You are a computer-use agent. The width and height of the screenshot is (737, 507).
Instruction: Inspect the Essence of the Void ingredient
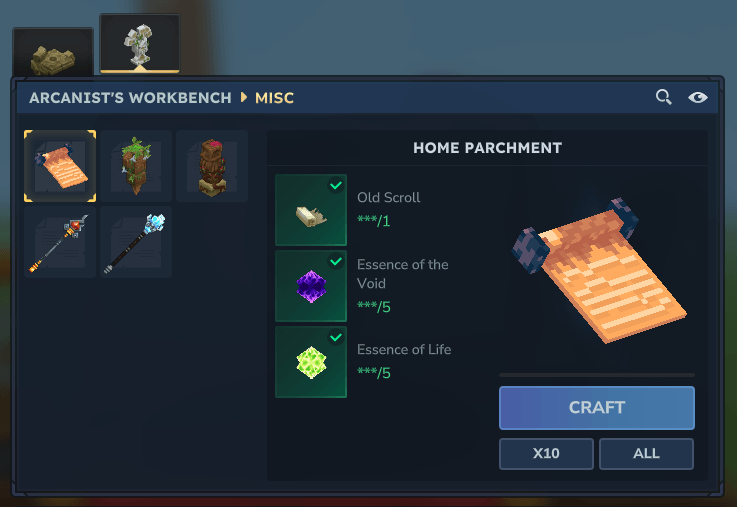click(x=311, y=286)
